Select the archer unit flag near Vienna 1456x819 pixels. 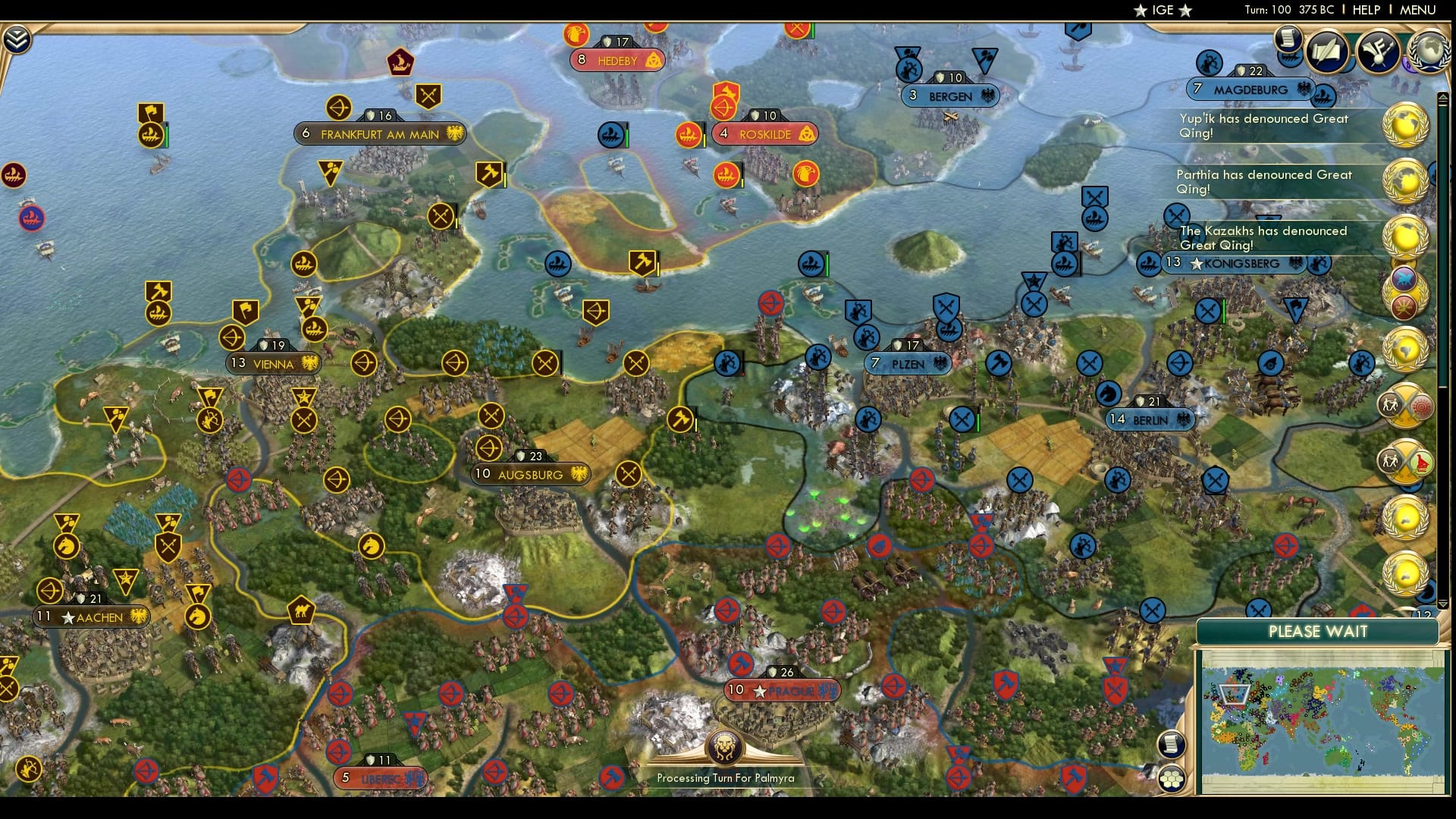[x=233, y=337]
